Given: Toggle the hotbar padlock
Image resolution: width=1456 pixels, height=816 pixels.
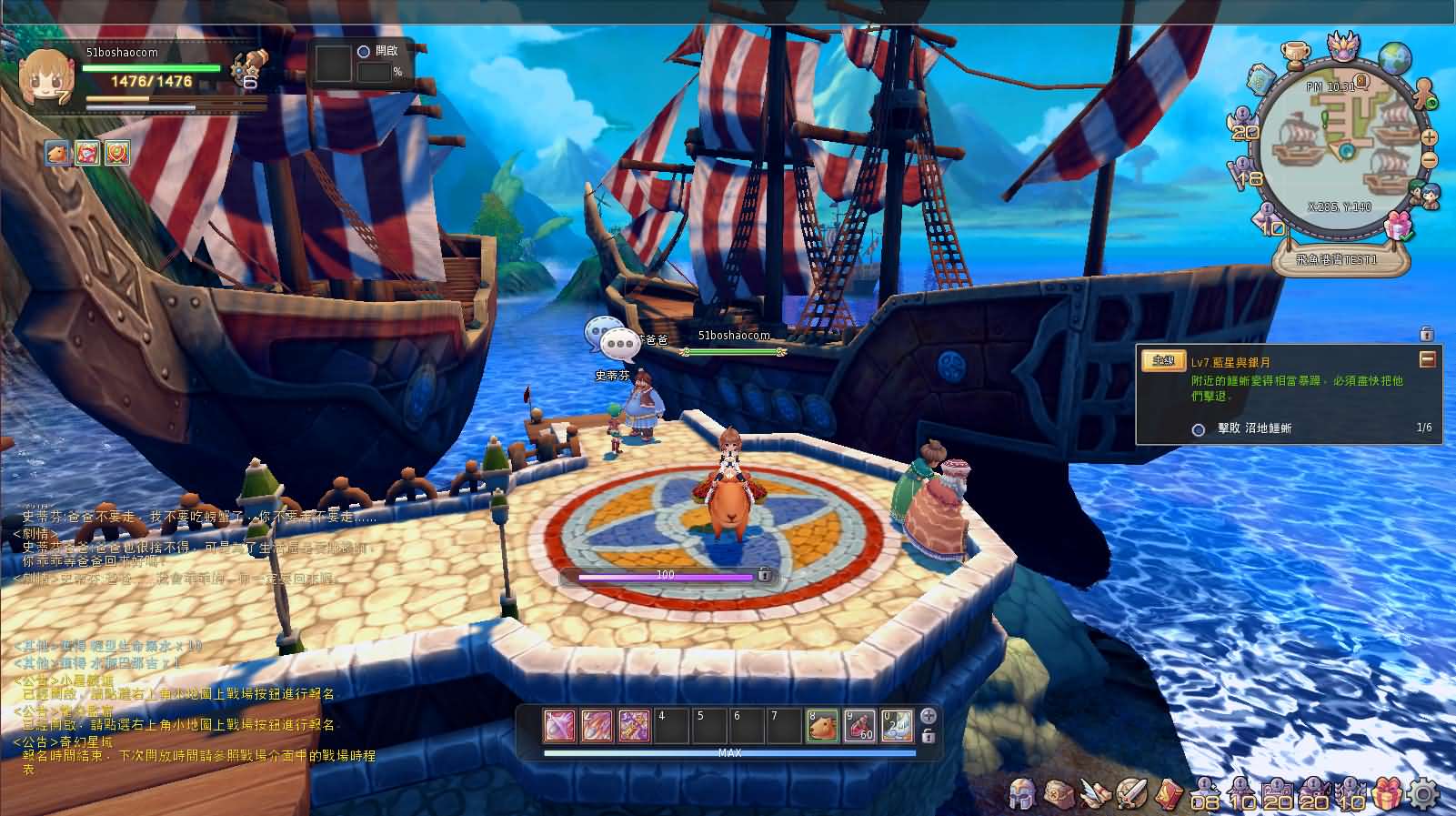Looking at the screenshot, I should pyautogui.click(x=929, y=736).
